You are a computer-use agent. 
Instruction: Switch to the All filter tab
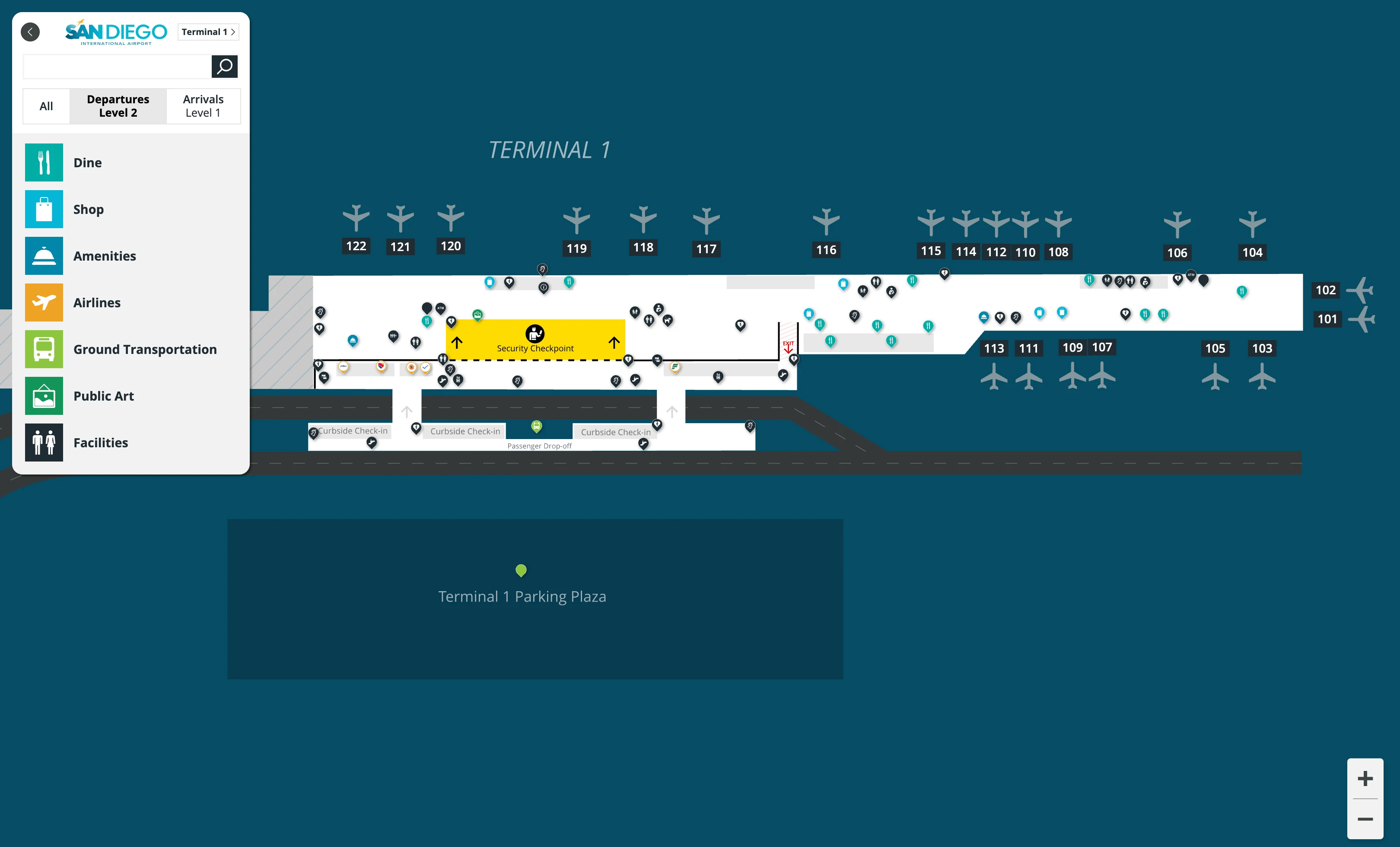(x=46, y=106)
